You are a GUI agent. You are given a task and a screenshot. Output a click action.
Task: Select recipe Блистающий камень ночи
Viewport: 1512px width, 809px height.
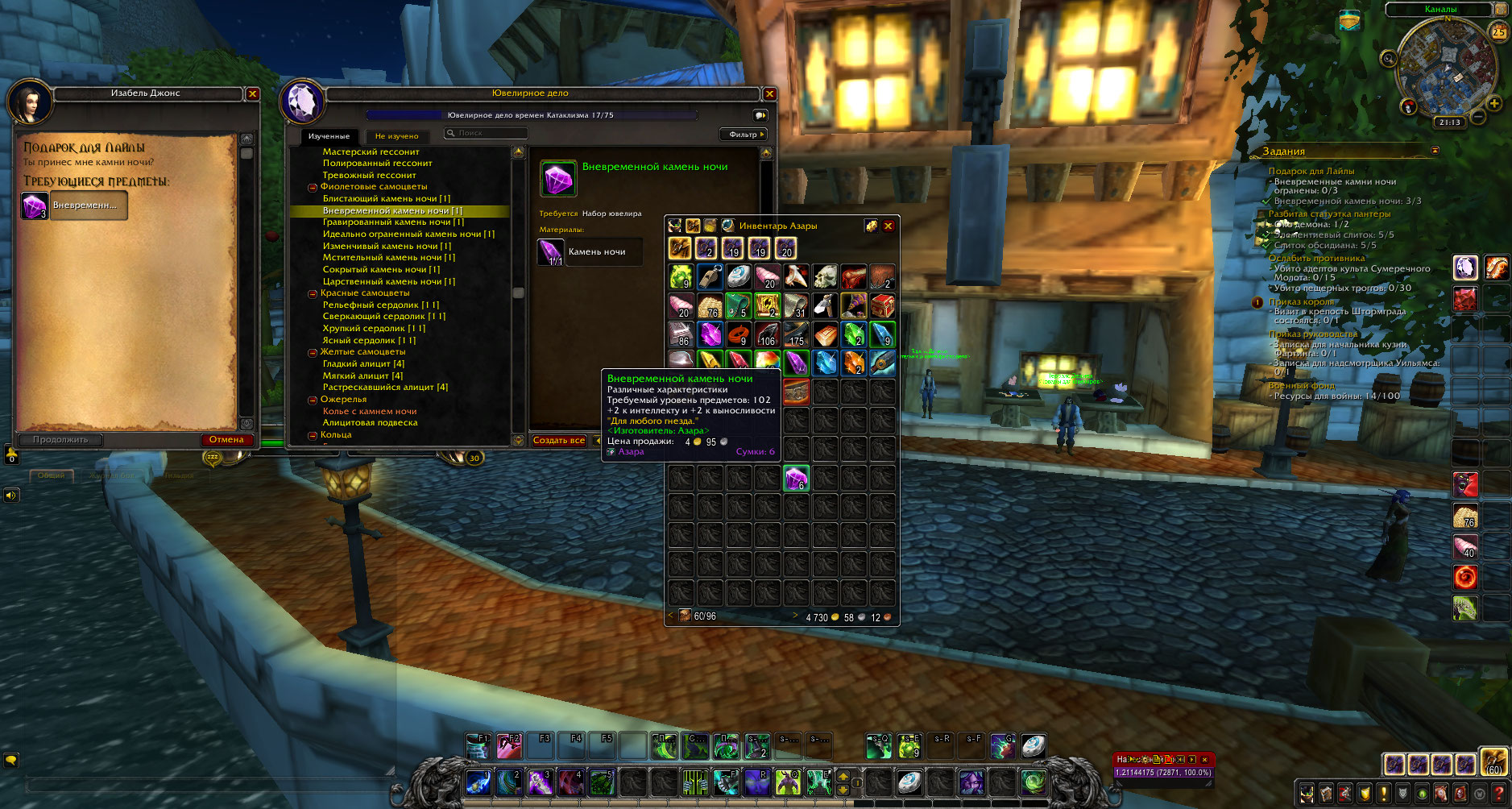pos(386,199)
